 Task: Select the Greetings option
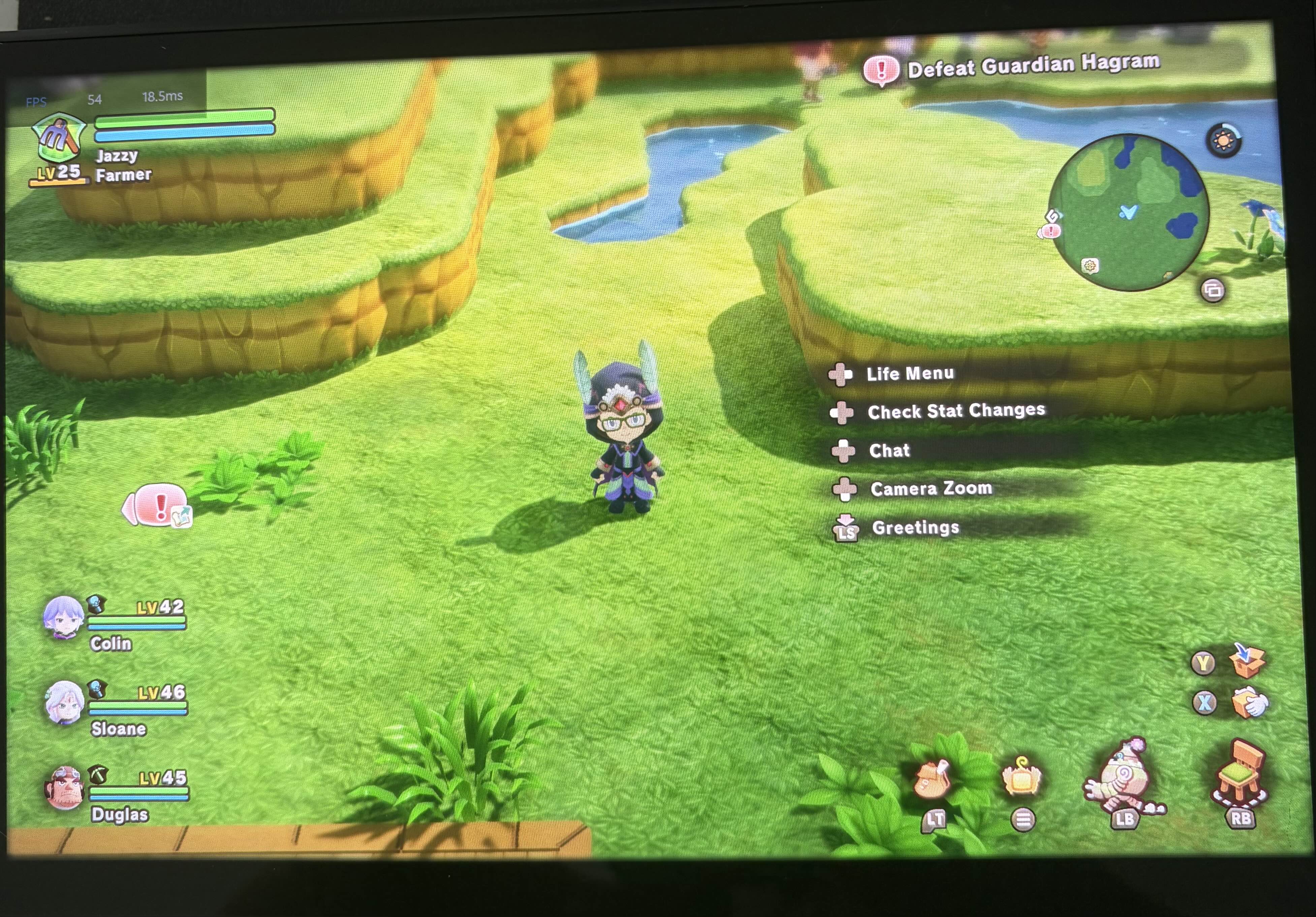[x=915, y=527]
